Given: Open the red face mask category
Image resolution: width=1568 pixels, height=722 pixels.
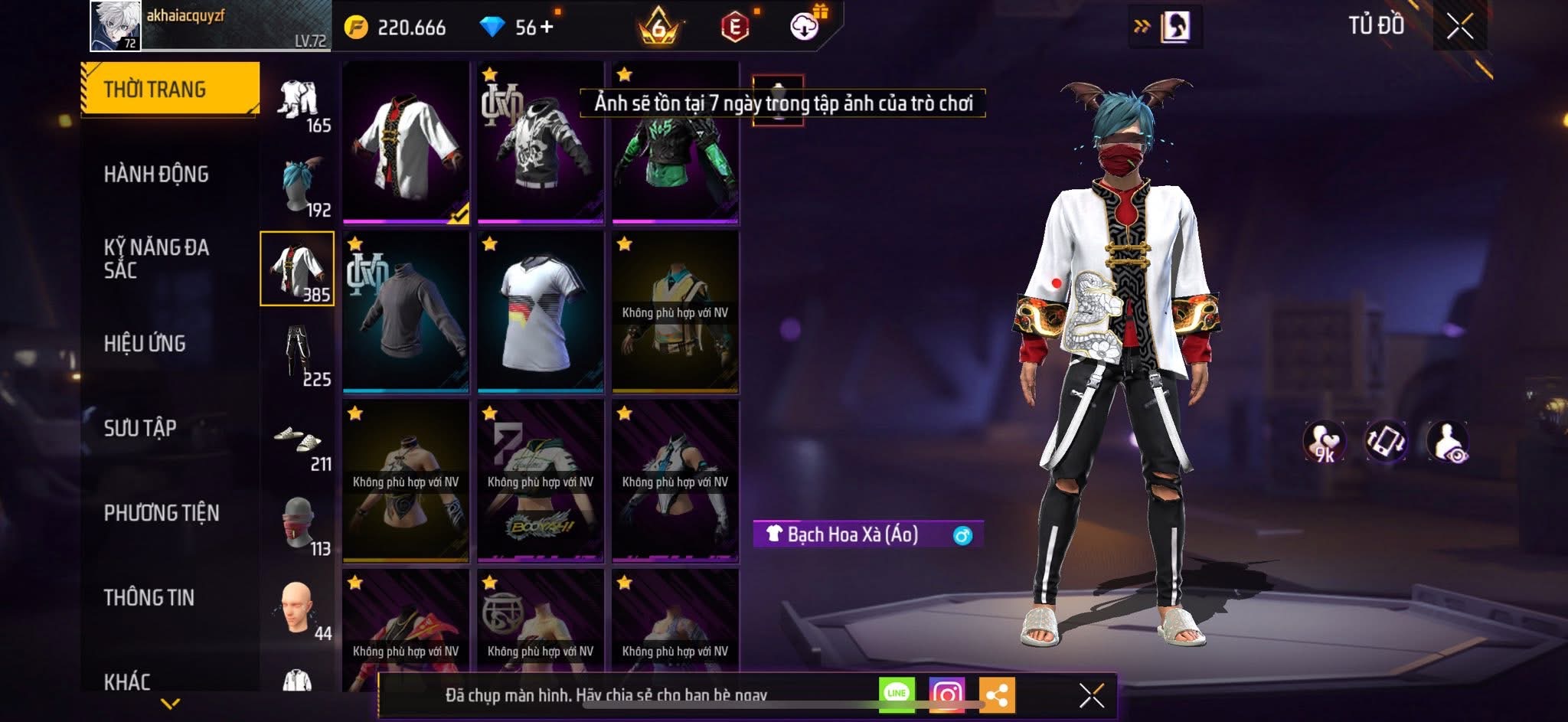Looking at the screenshot, I should click(299, 527).
